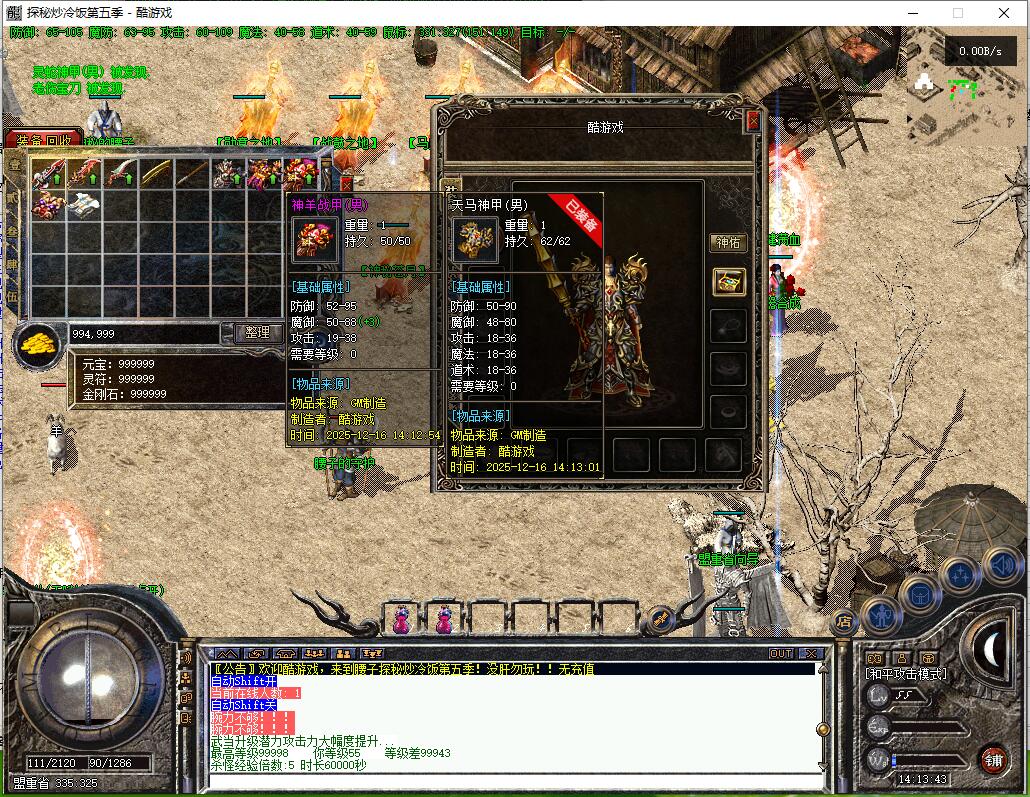
Task: Click the treasure chest icon in character panel
Action: click(x=728, y=282)
